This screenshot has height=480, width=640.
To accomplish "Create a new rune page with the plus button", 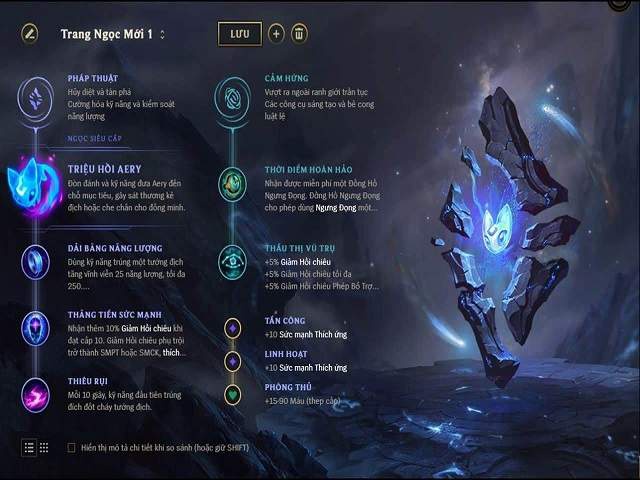I will pyautogui.click(x=277, y=33).
